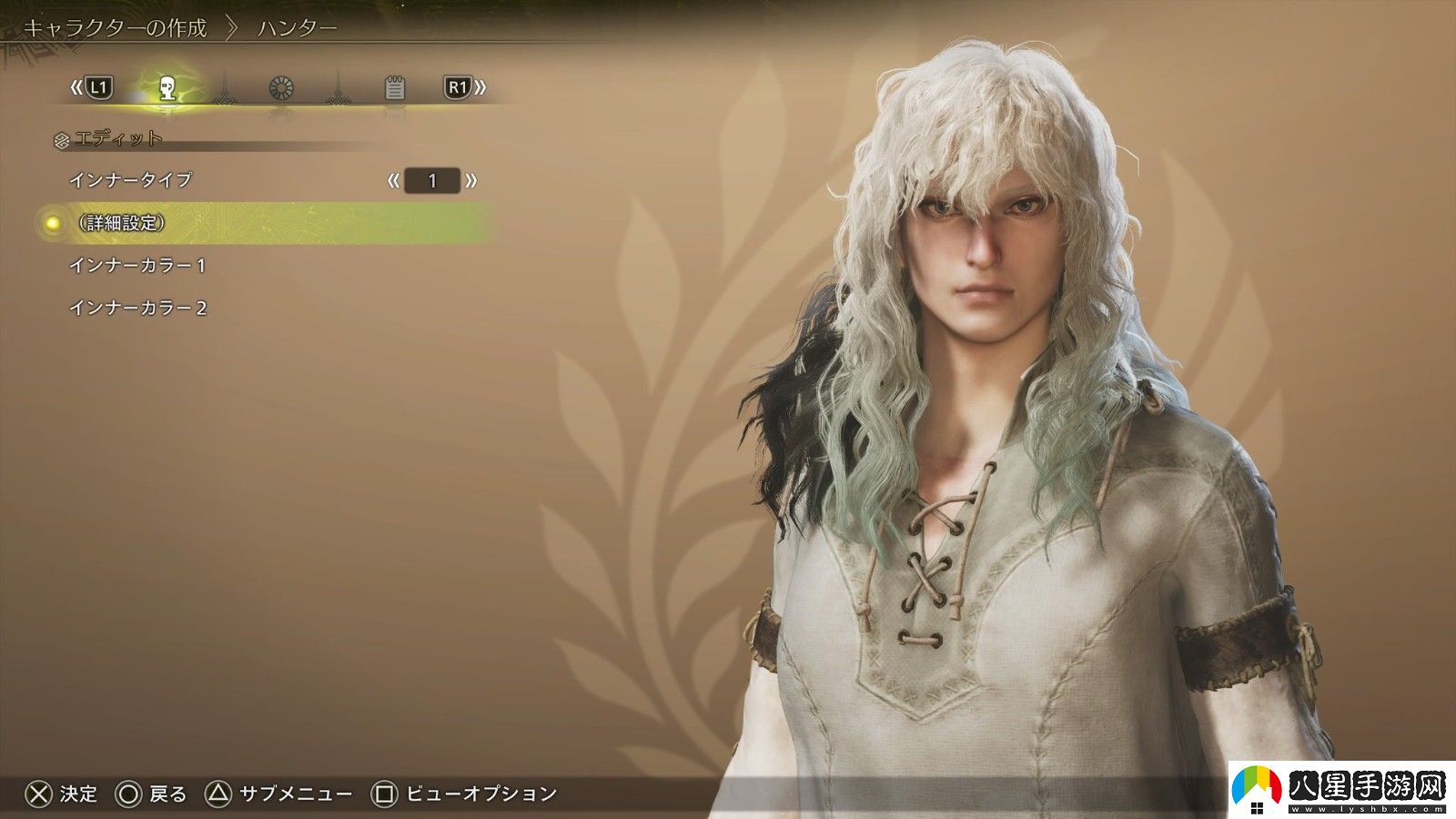
Task: Click the キャラクターの作成 breadcrumb
Action: point(115,28)
